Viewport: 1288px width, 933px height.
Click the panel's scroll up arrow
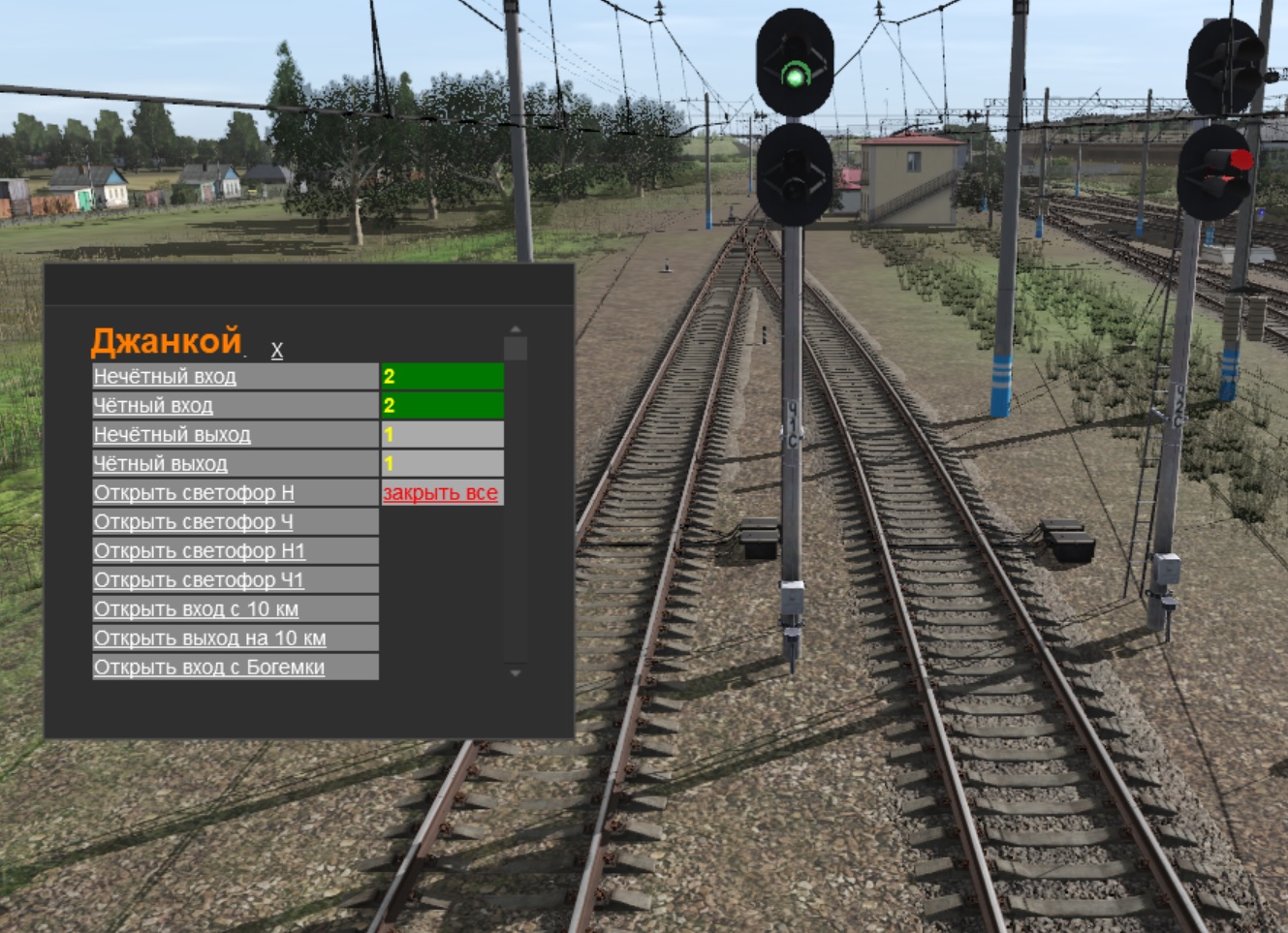click(x=516, y=329)
